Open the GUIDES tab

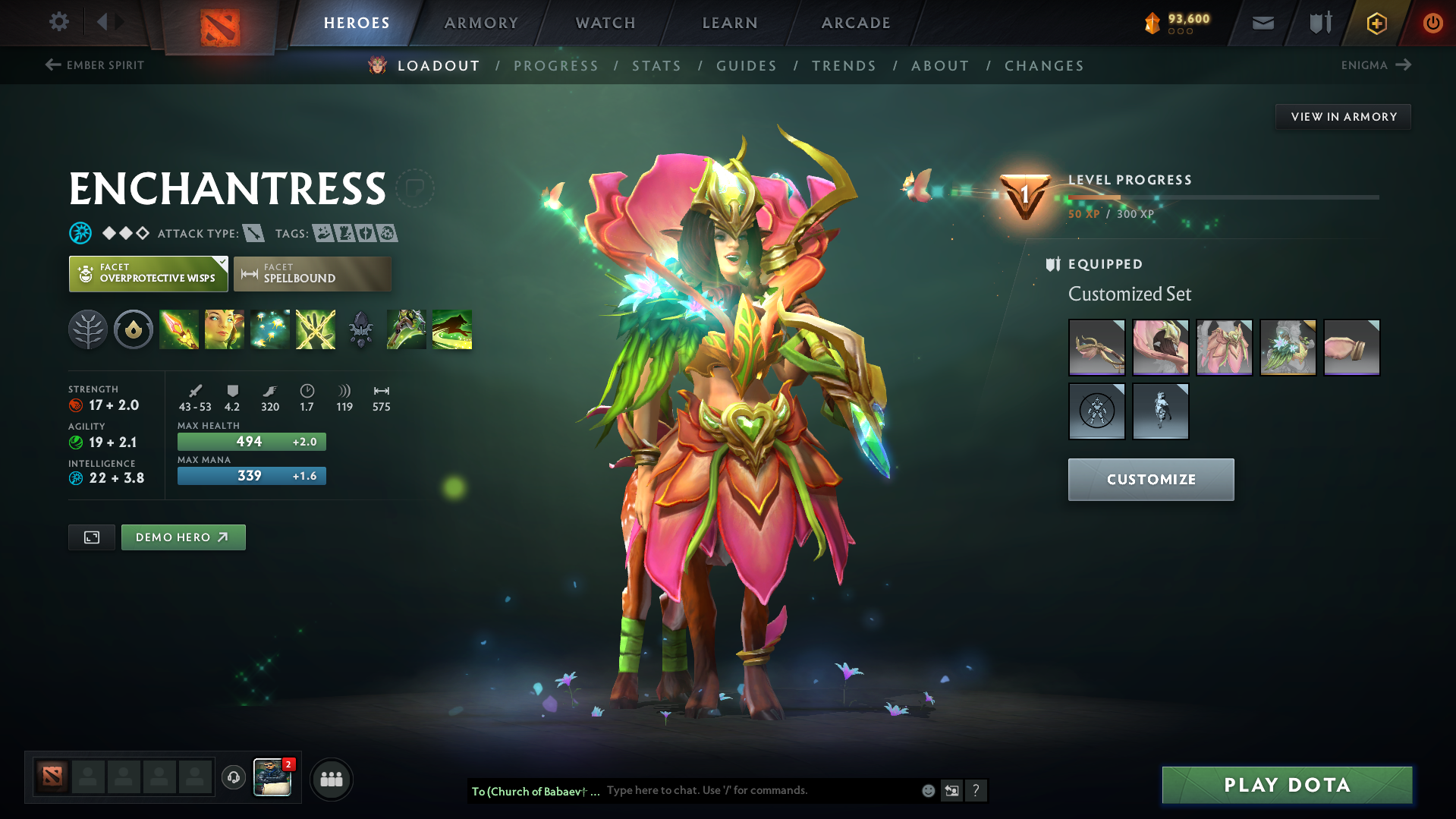746,66
